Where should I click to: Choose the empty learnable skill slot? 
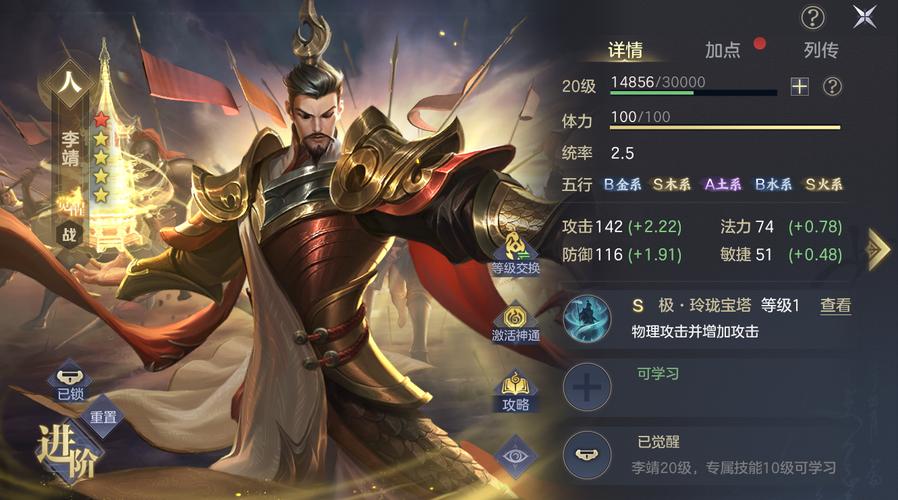click(x=588, y=387)
